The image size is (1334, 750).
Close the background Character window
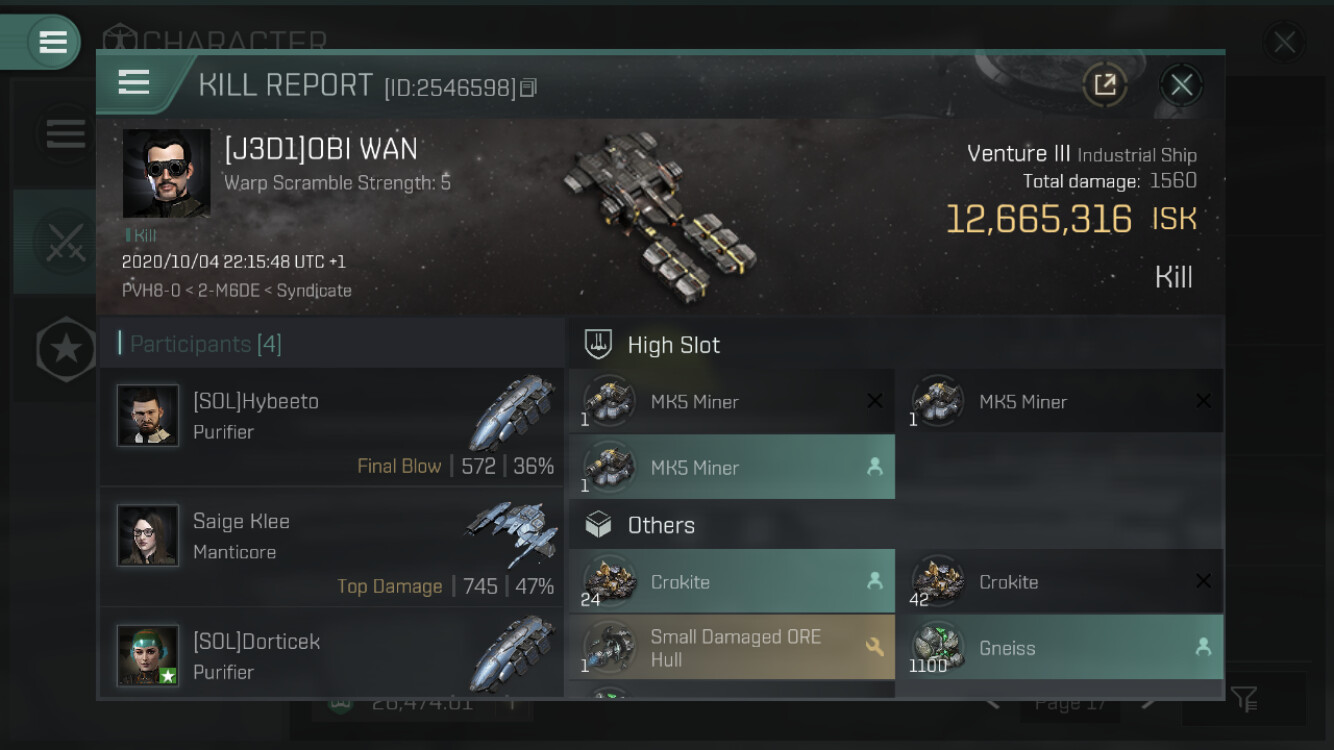pos(1284,42)
